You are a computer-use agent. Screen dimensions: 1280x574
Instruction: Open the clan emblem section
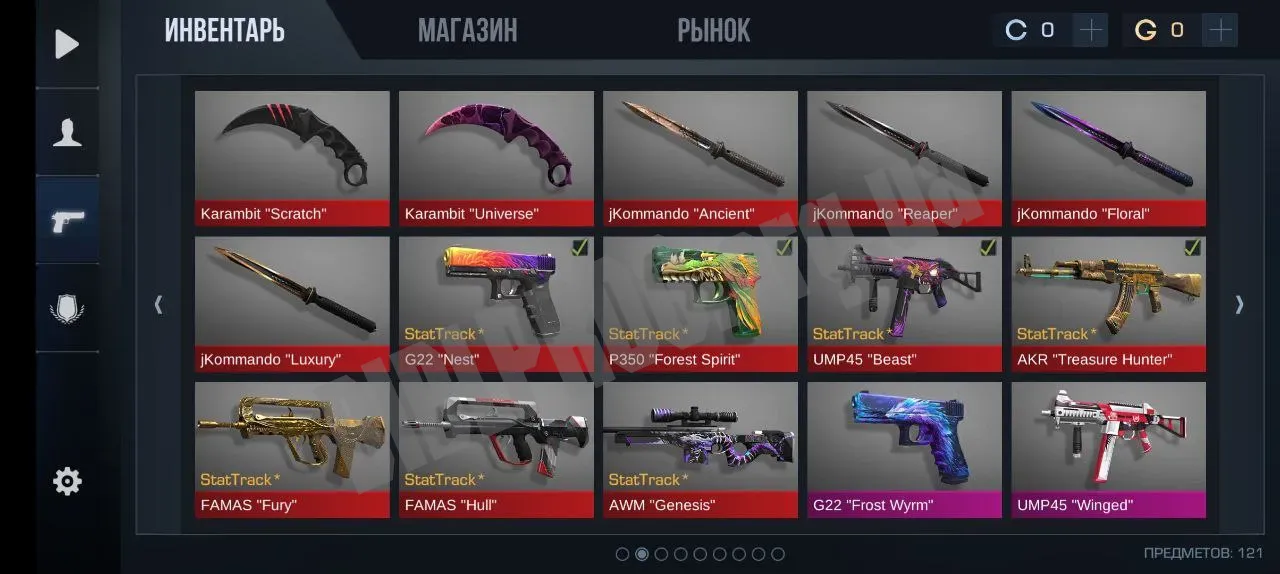point(67,307)
